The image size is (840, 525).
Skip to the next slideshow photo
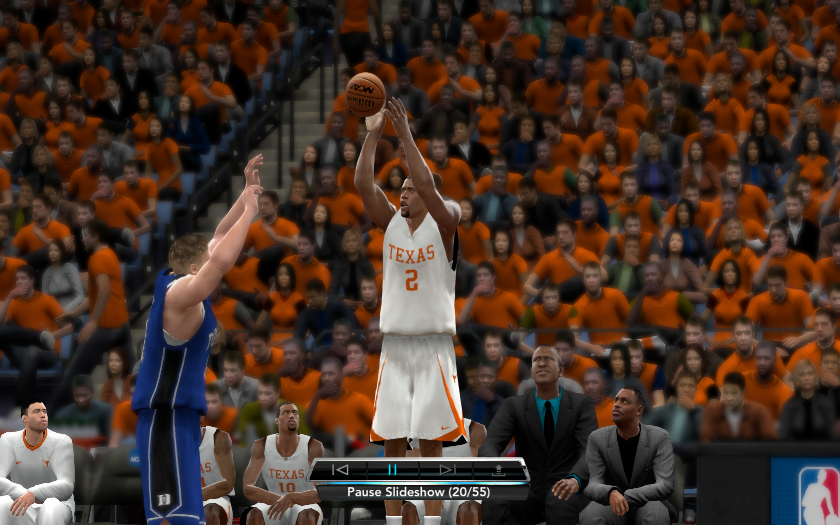tap(446, 469)
